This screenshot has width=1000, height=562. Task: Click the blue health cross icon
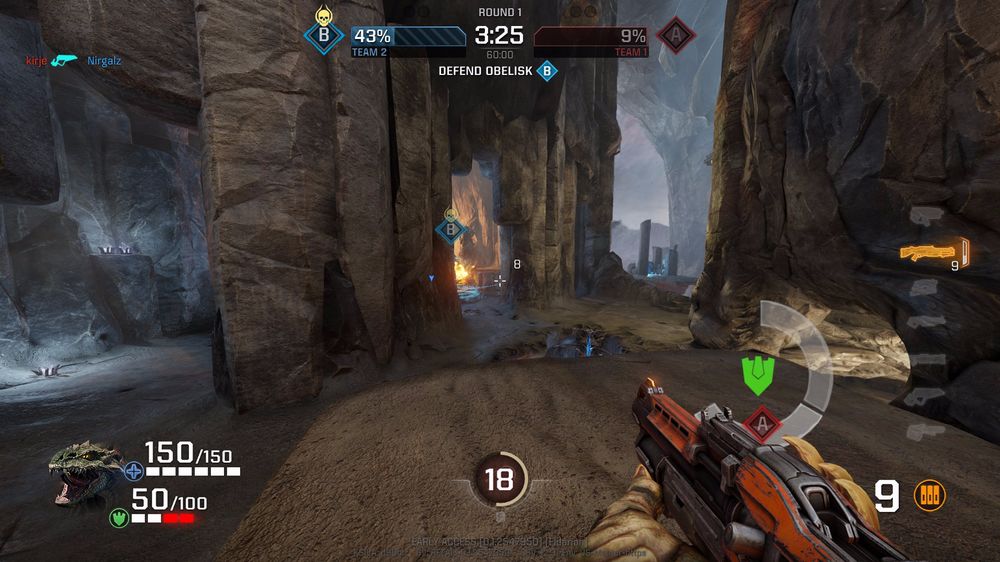(133, 470)
